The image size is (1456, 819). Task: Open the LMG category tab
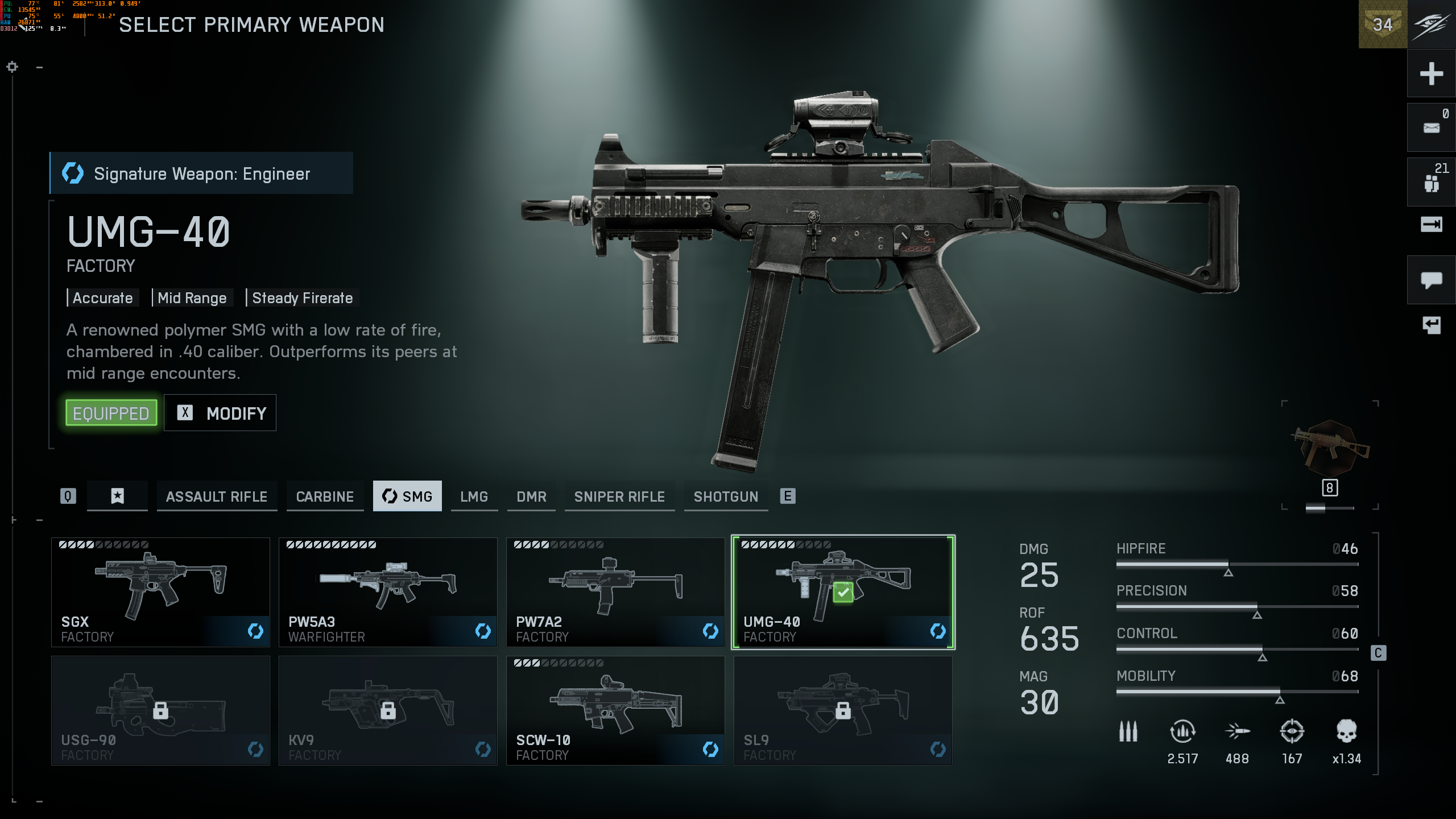tap(474, 497)
